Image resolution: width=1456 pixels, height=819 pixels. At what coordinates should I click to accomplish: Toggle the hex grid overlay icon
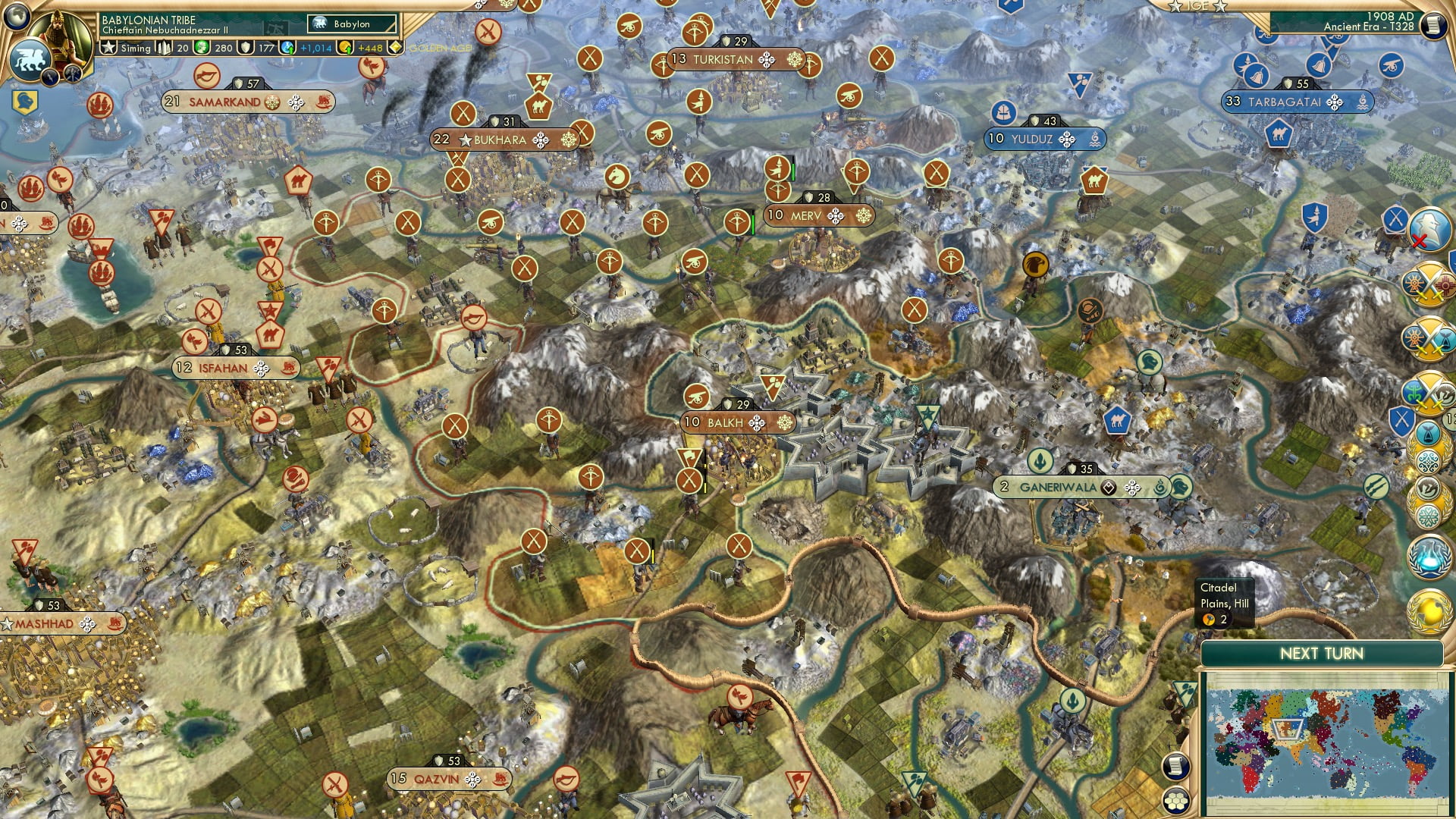[1175, 802]
